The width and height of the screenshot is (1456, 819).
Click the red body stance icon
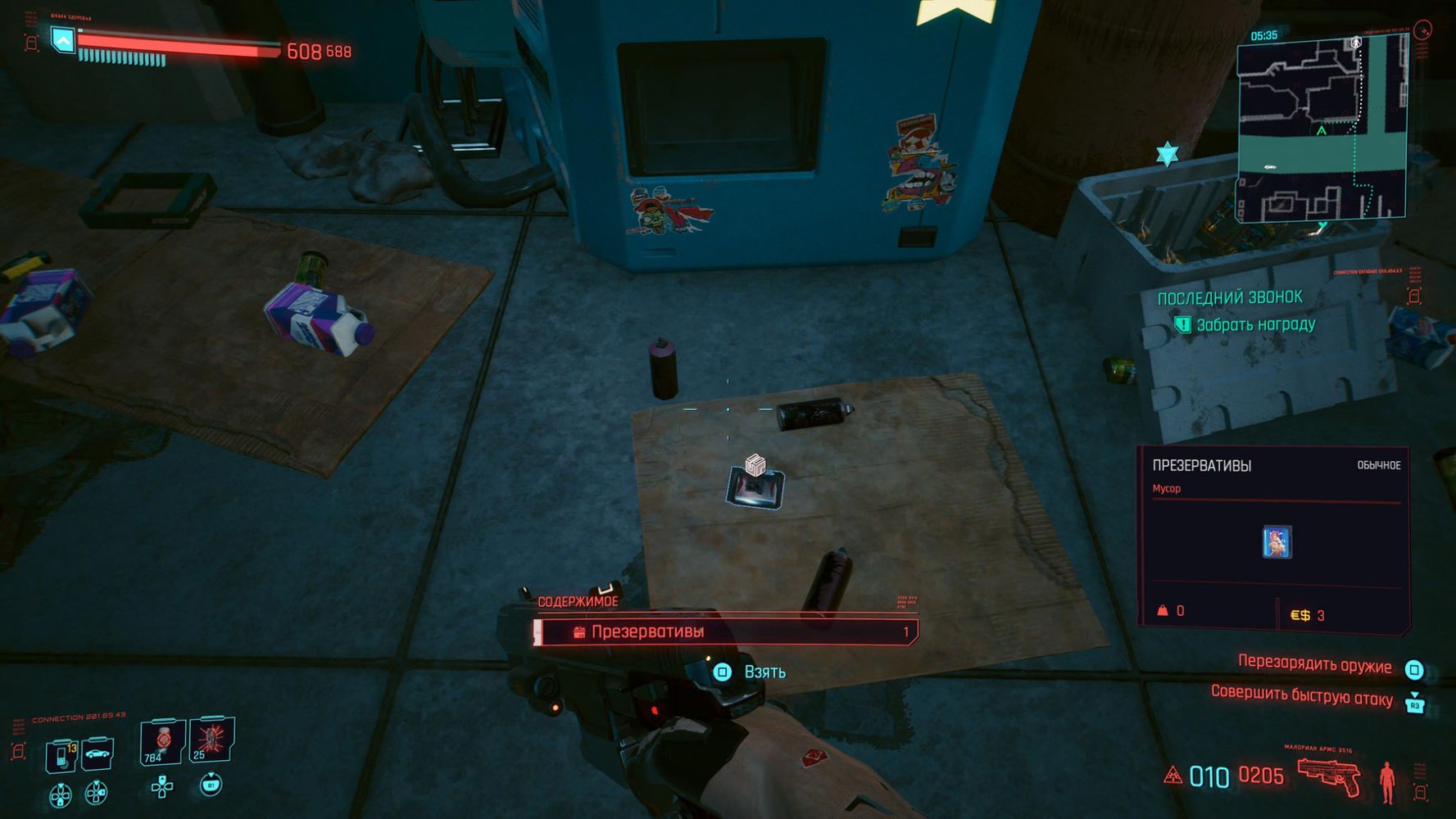click(x=1386, y=781)
